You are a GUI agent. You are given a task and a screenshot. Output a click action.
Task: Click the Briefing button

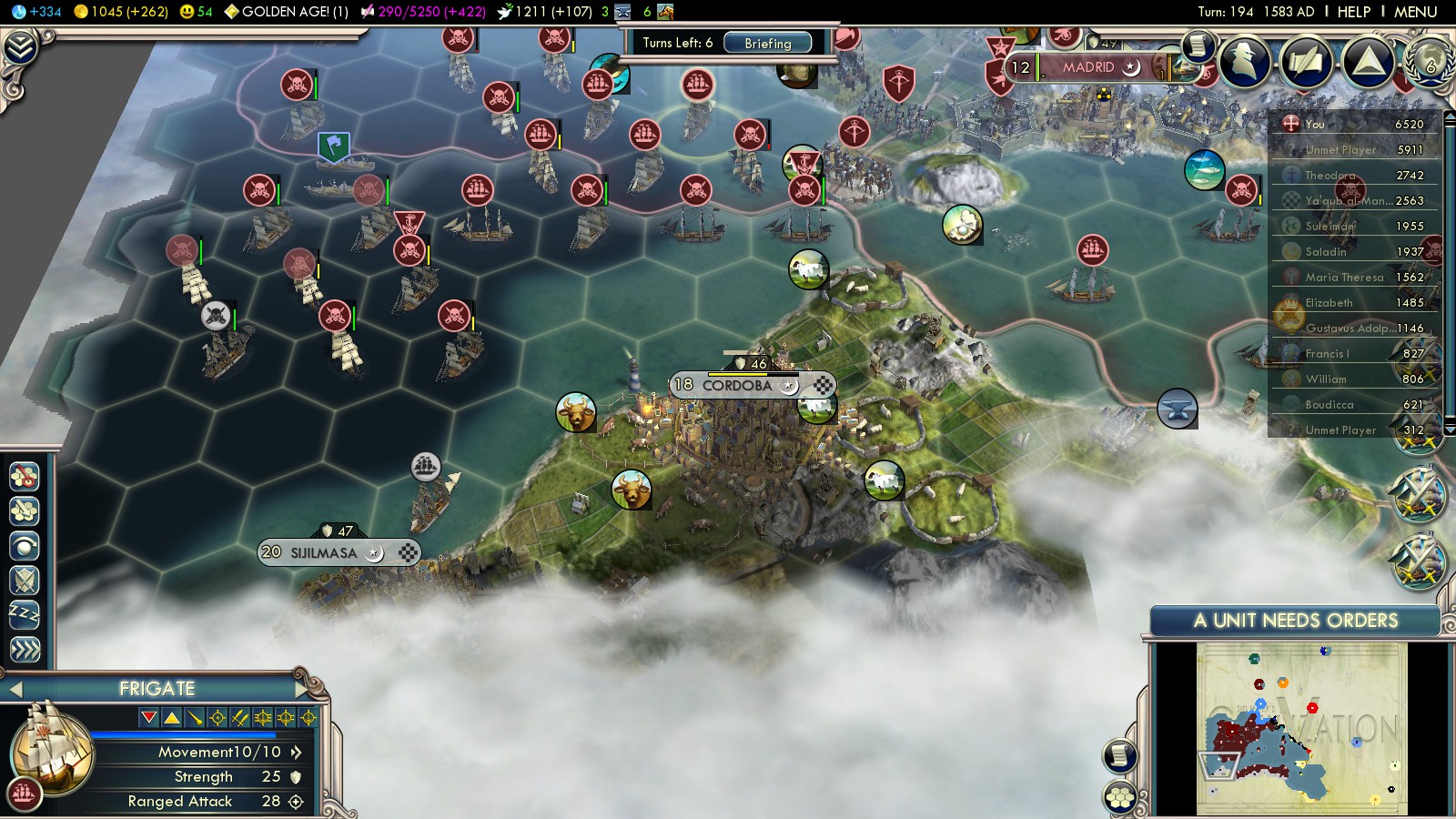pyautogui.click(x=767, y=43)
